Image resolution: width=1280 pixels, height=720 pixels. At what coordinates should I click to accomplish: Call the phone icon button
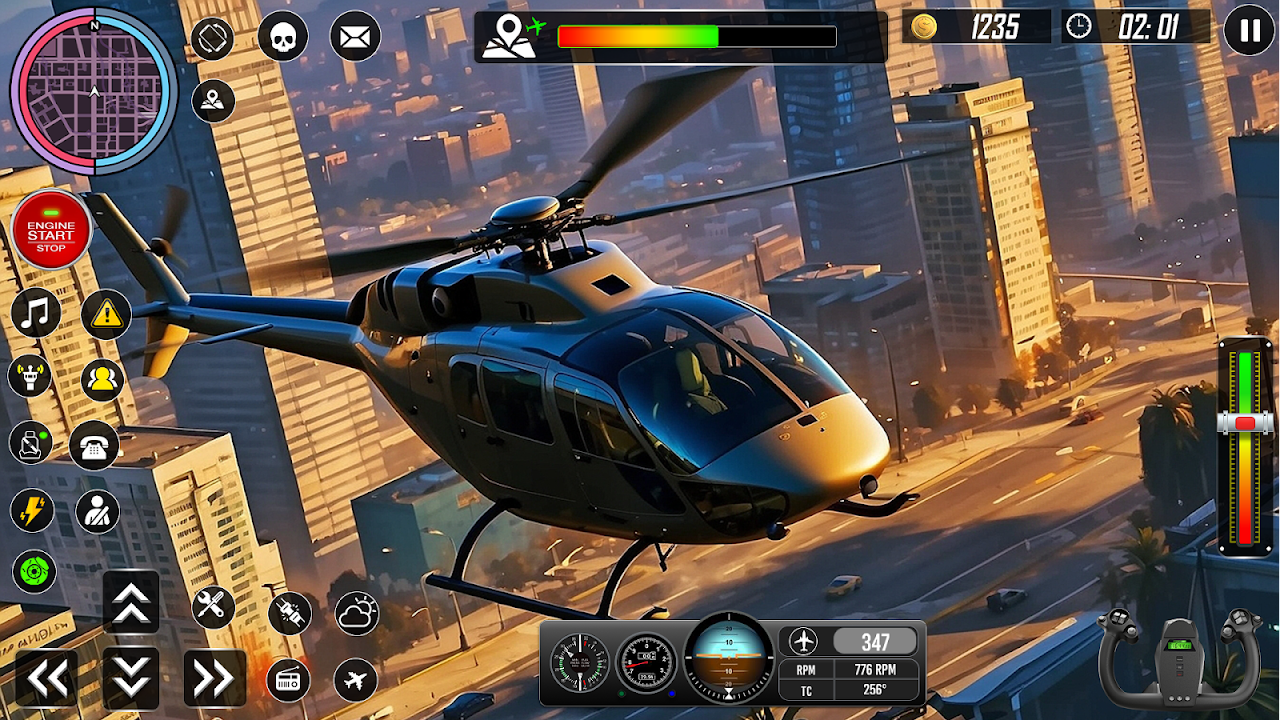(95, 446)
